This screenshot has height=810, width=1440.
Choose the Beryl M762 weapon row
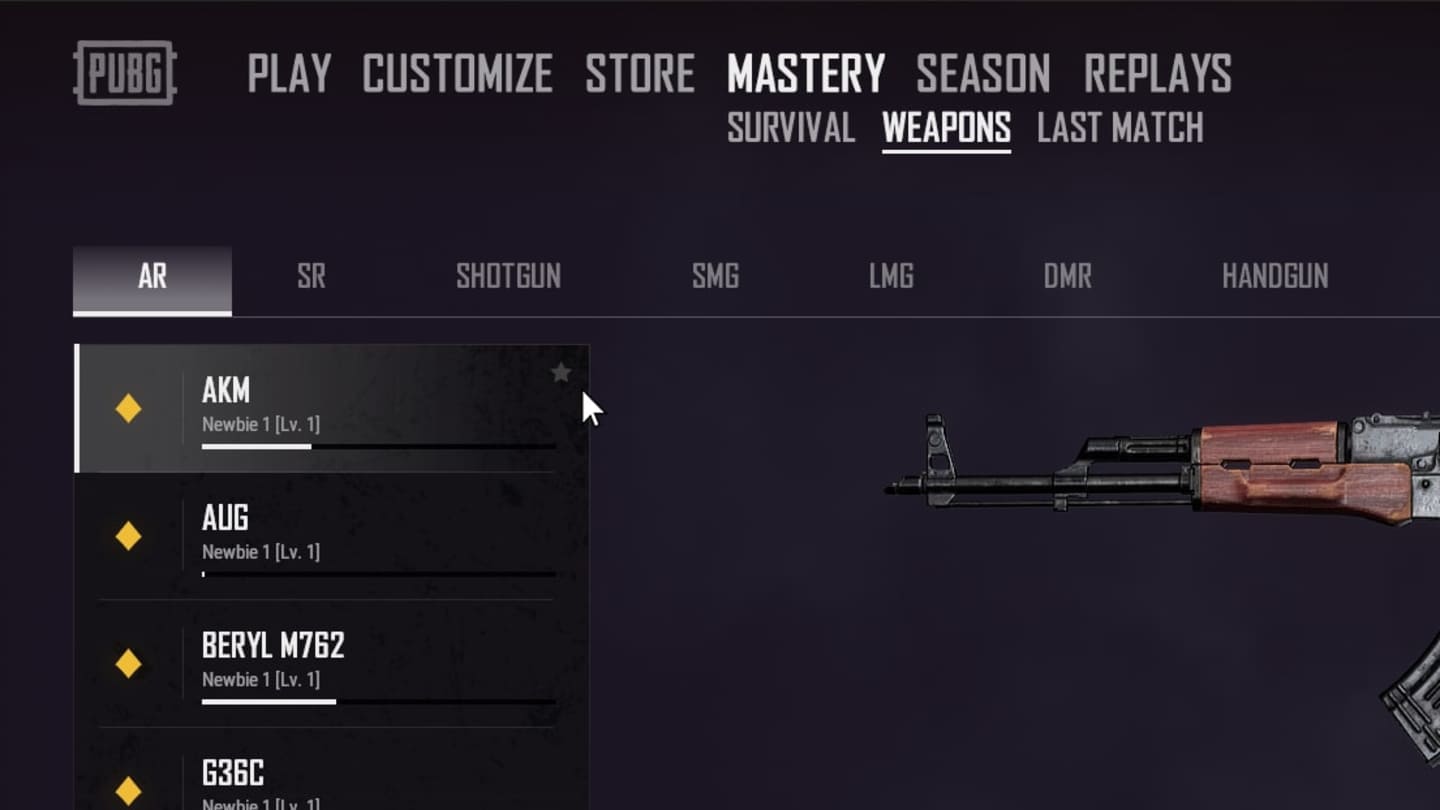click(330, 663)
